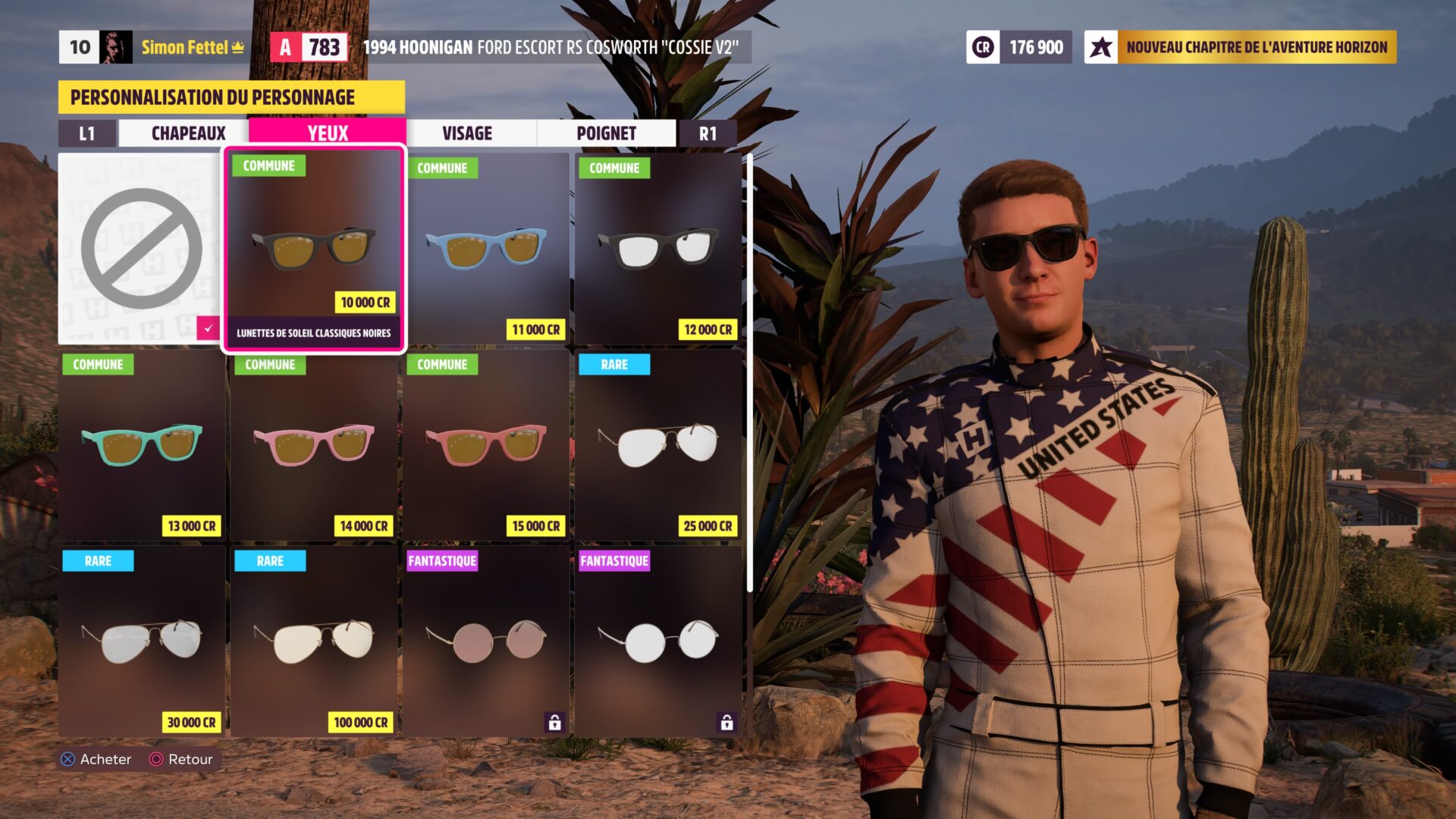Choose the rare aviators priced 25 000 CR
The image size is (1456, 819).
click(658, 445)
